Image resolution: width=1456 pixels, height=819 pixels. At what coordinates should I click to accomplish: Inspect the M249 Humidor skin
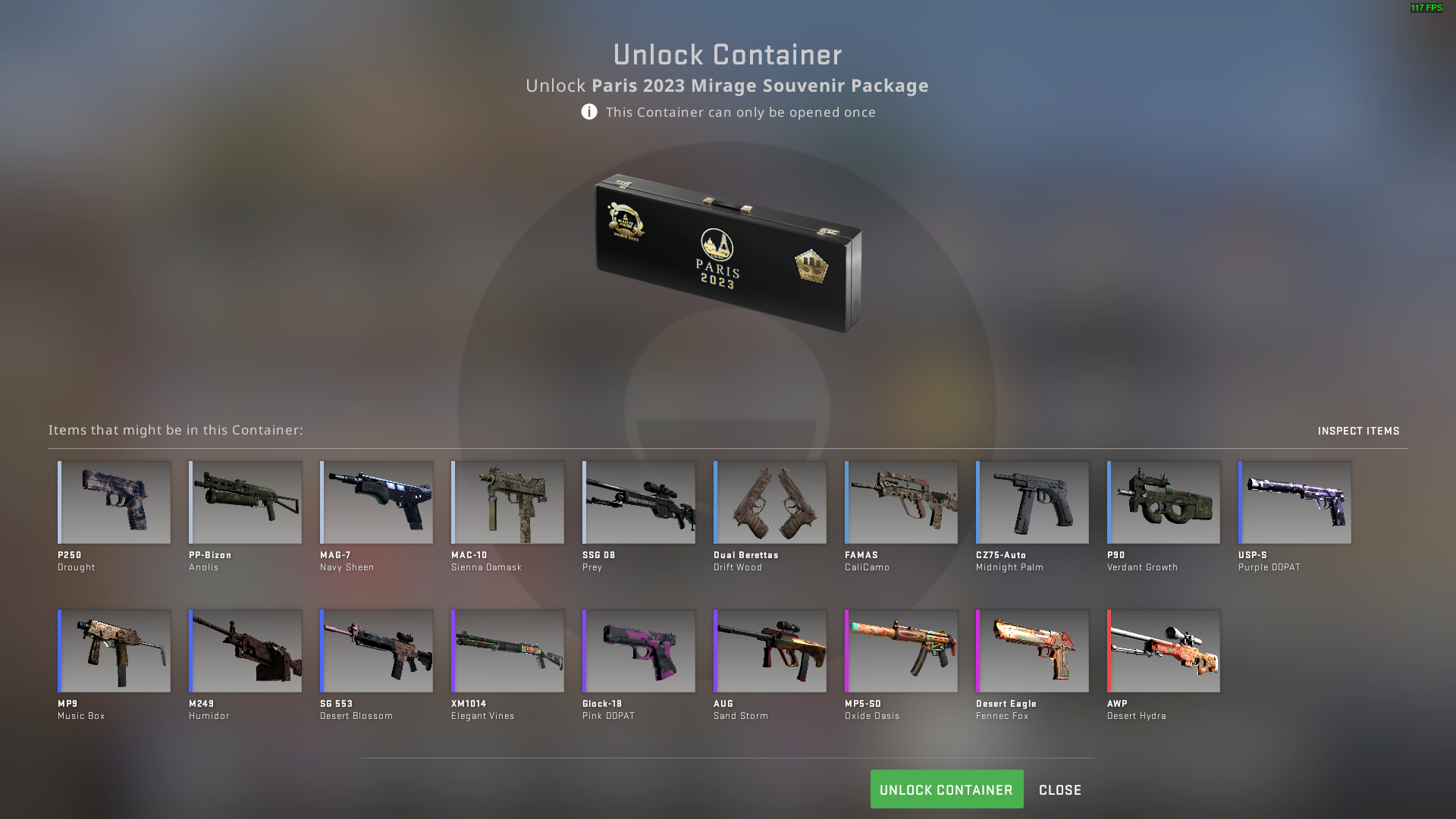[244, 651]
